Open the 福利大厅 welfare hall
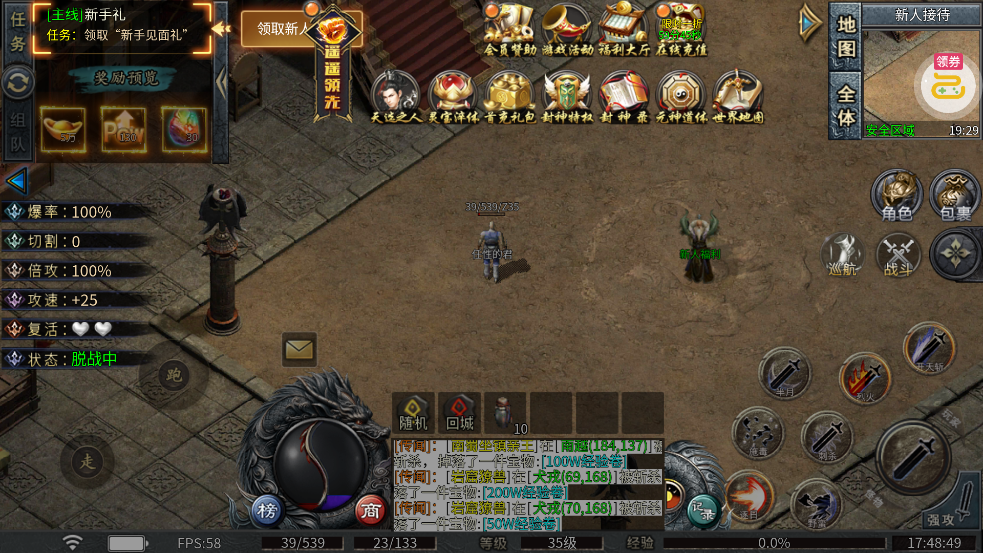This screenshot has width=983, height=553. coord(624,28)
